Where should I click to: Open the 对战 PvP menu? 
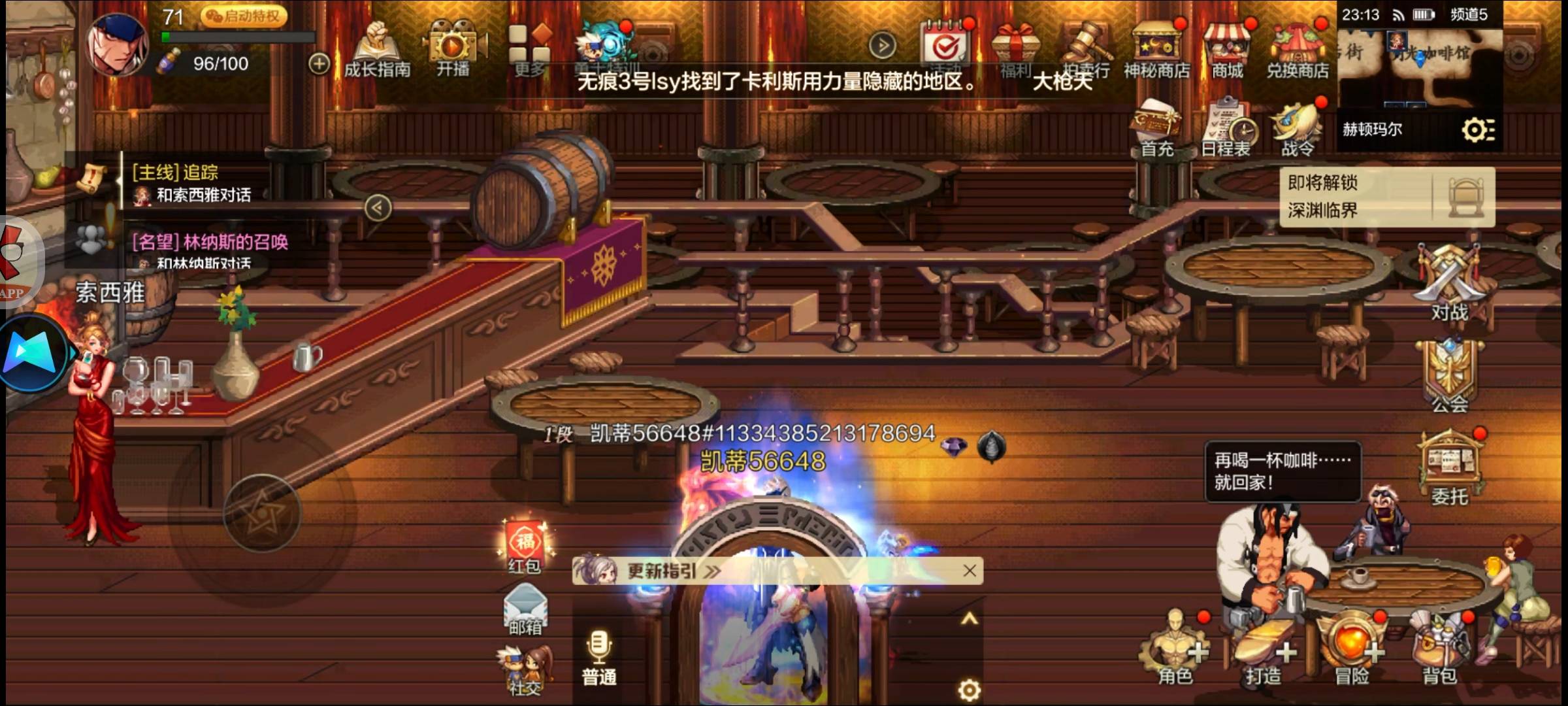1449,283
